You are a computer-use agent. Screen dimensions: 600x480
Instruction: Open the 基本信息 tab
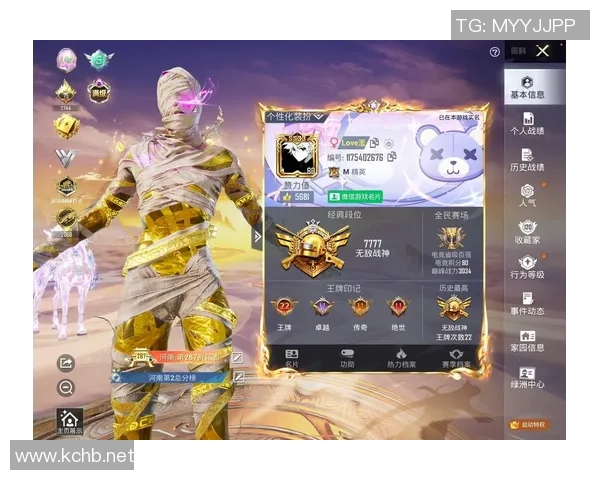(527, 88)
